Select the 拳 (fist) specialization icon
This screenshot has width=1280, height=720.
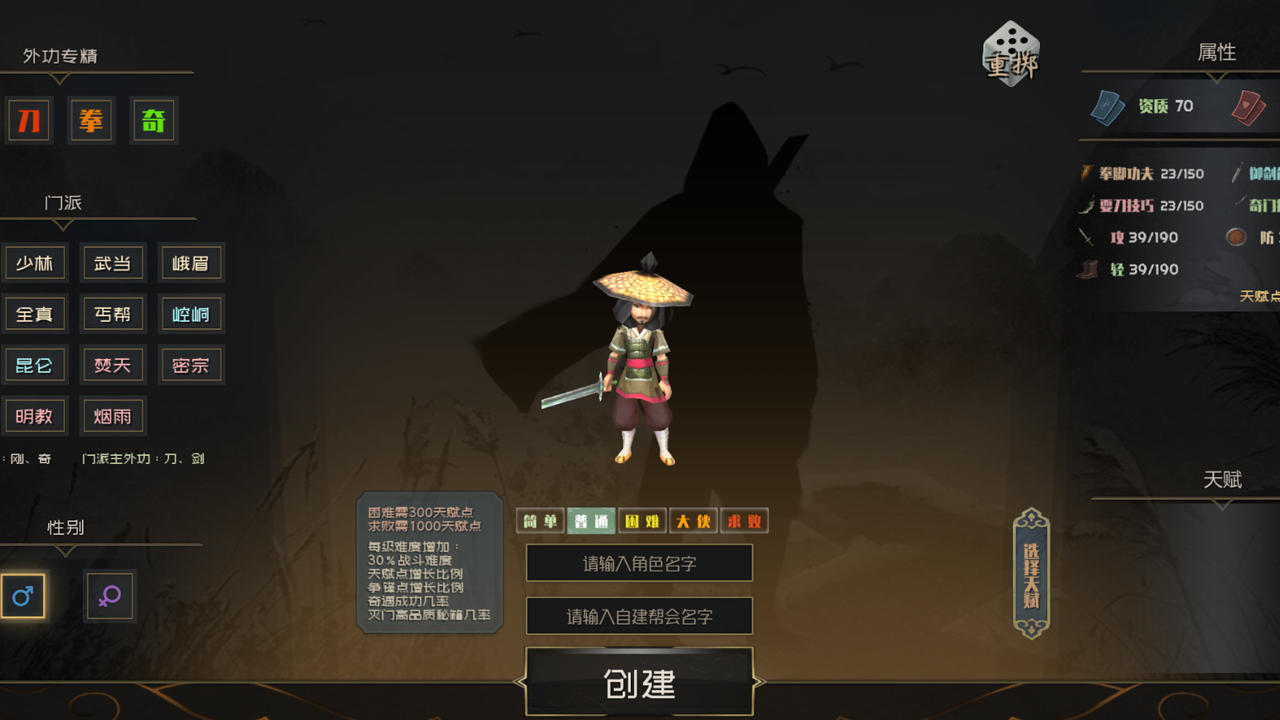pyautogui.click(x=91, y=120)
